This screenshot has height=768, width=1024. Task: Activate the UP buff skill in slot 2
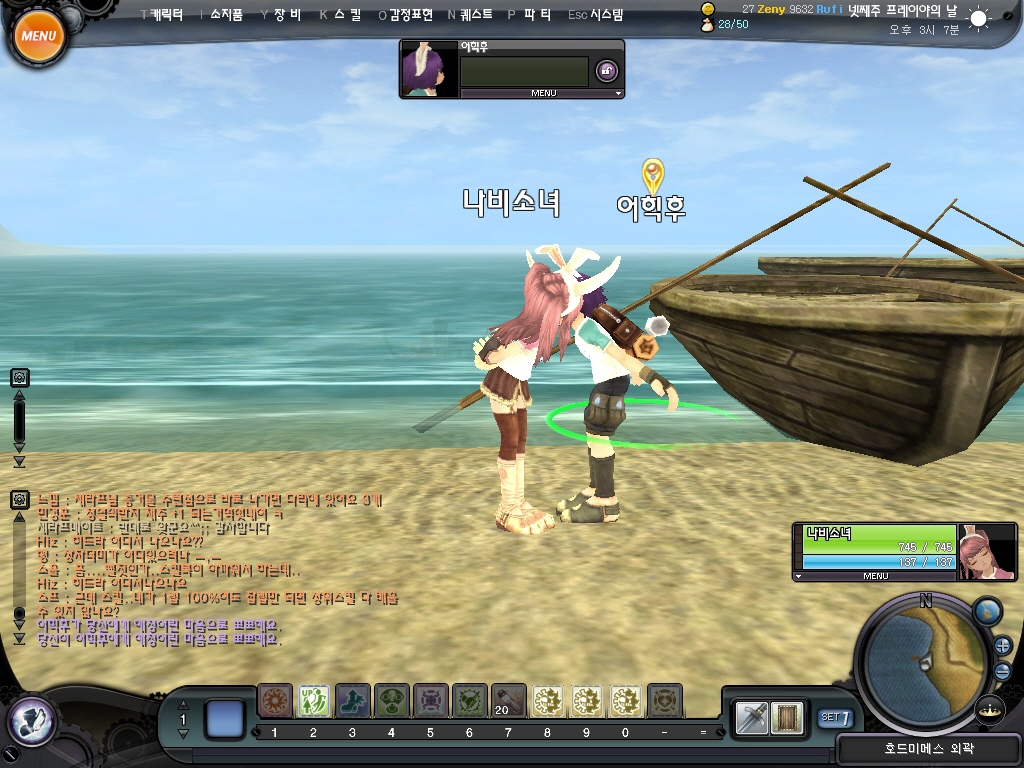(314, 701)
